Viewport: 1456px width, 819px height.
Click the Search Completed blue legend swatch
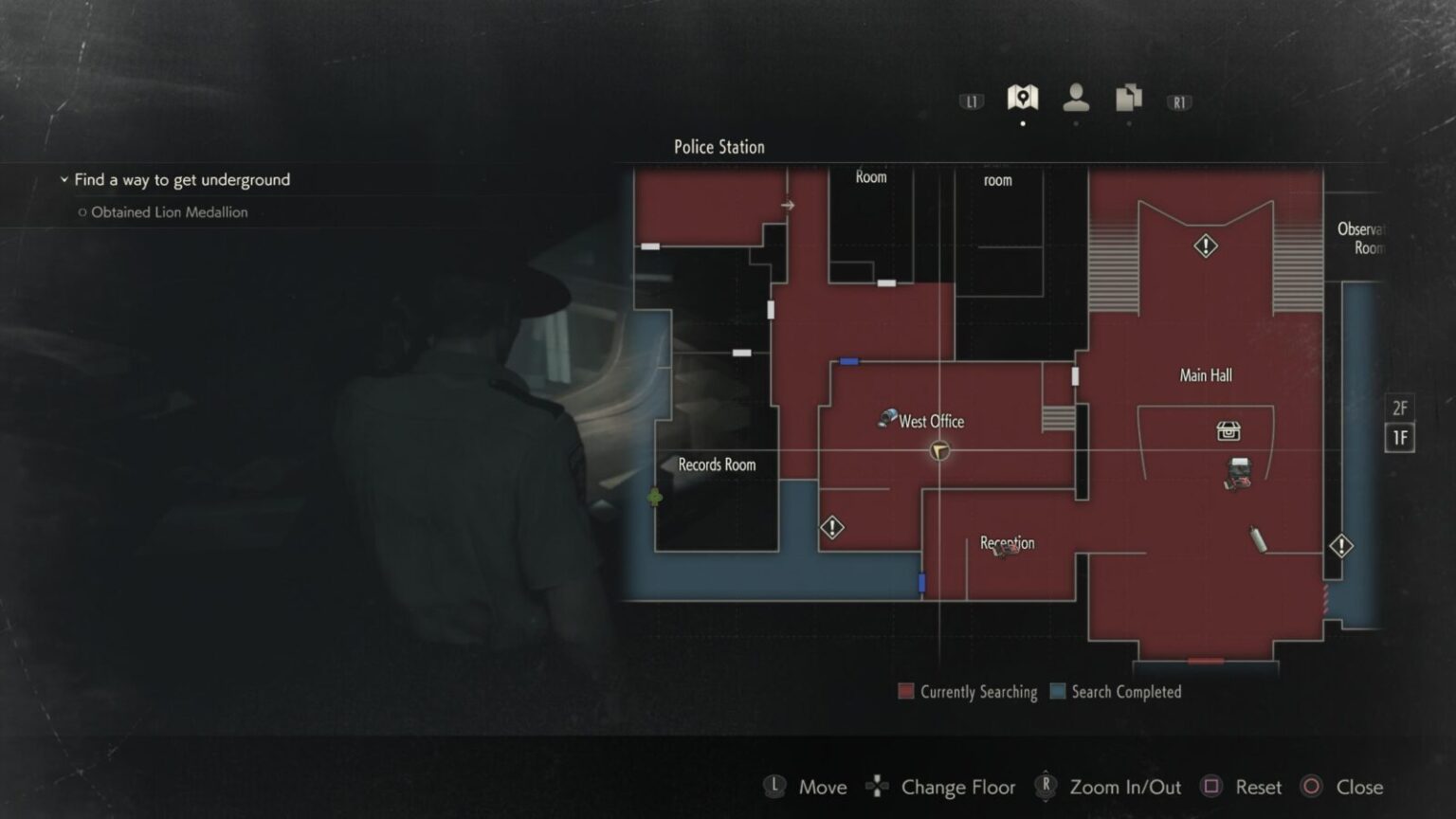(1057, 691)
